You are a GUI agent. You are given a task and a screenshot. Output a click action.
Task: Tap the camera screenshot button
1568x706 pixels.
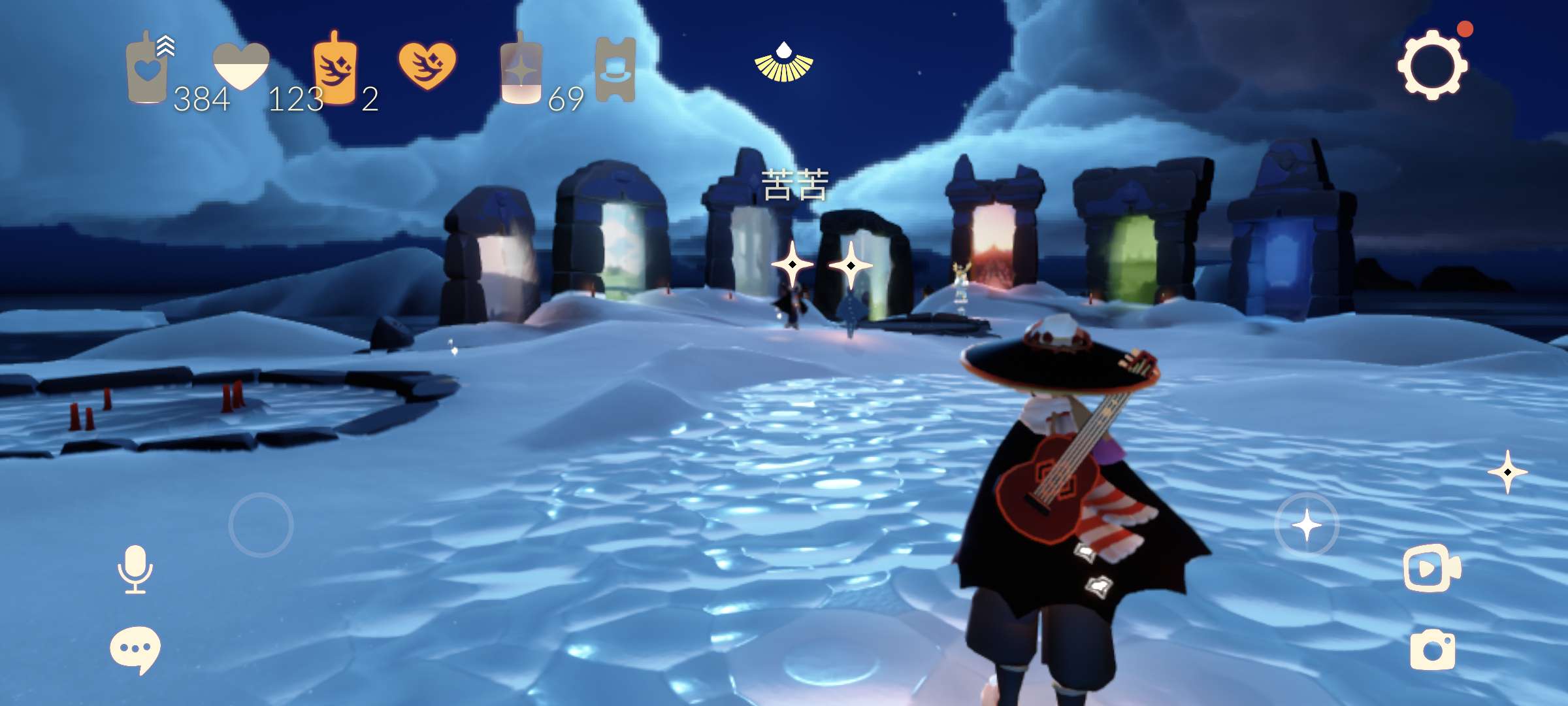pyautogui.click(x=1433, y=649)
